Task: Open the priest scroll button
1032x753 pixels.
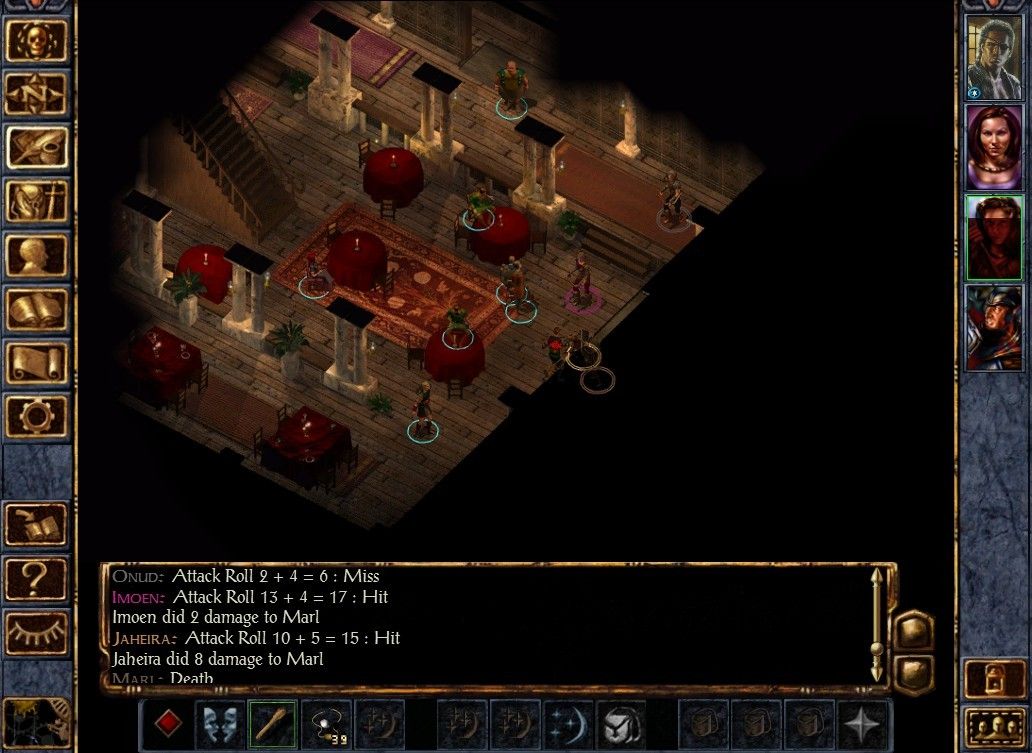Action: 38,362
